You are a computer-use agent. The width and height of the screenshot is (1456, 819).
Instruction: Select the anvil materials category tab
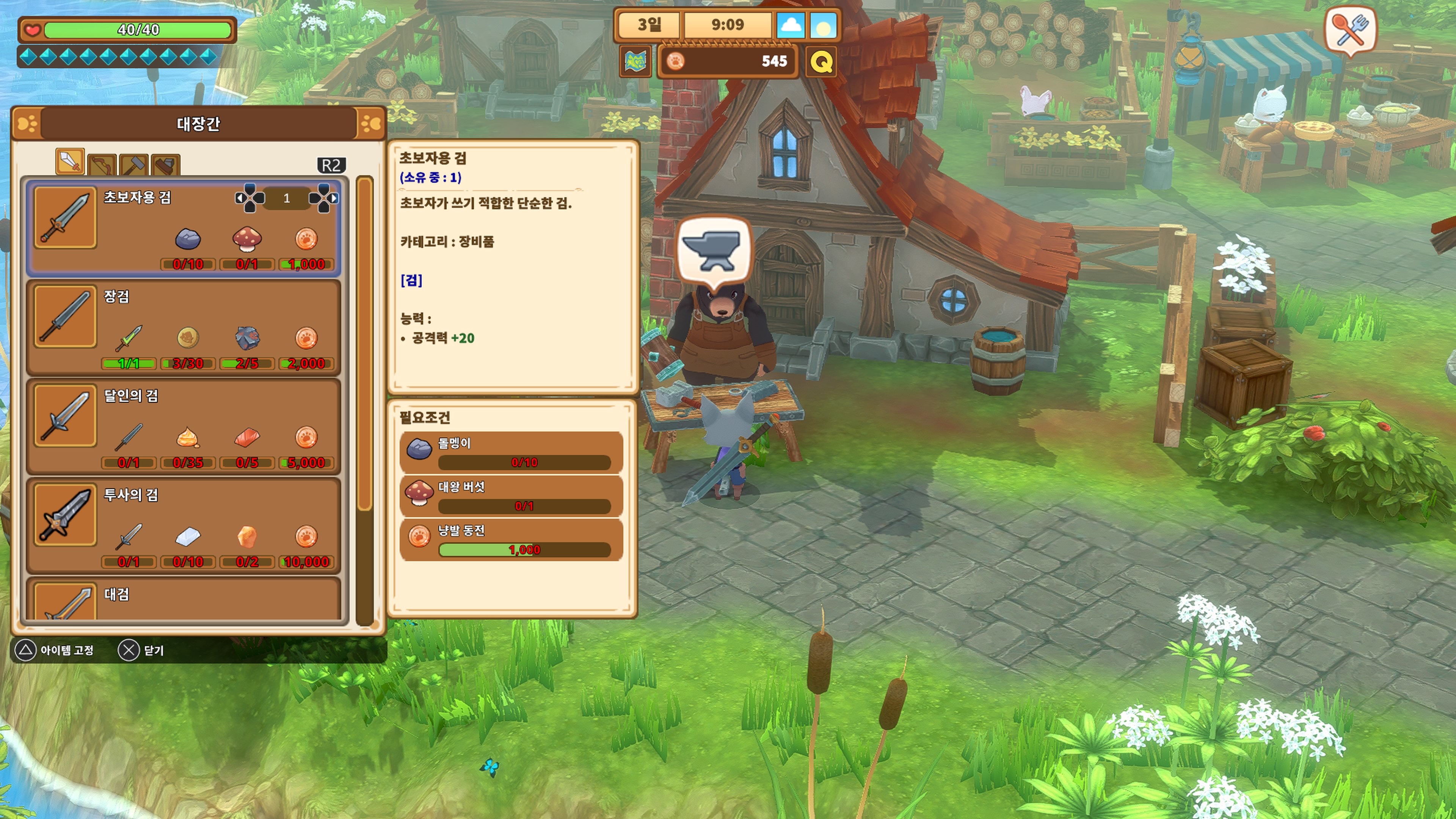(166, 165)
